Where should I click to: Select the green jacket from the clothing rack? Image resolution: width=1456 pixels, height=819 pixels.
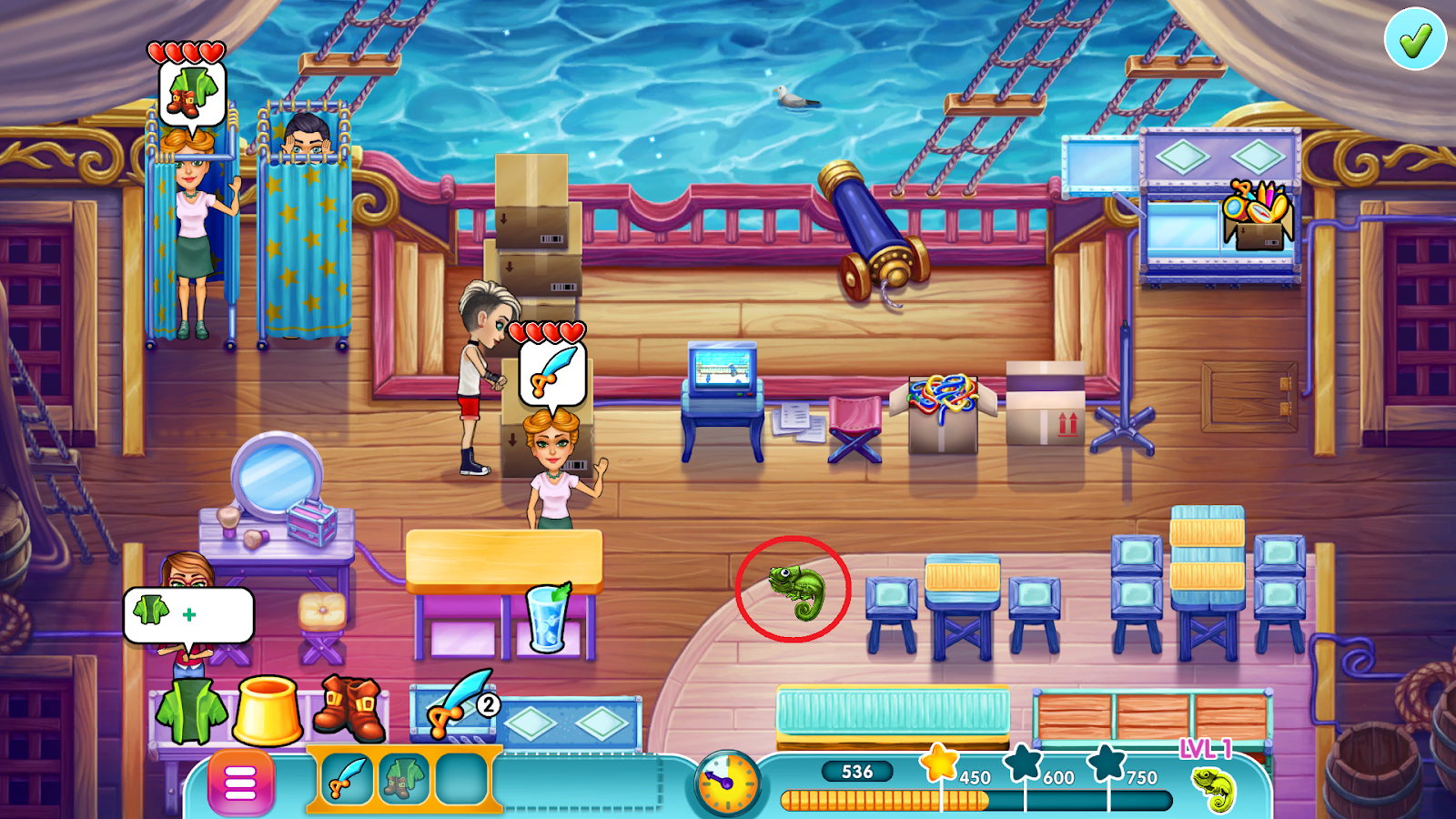click(x=189, y=713)
